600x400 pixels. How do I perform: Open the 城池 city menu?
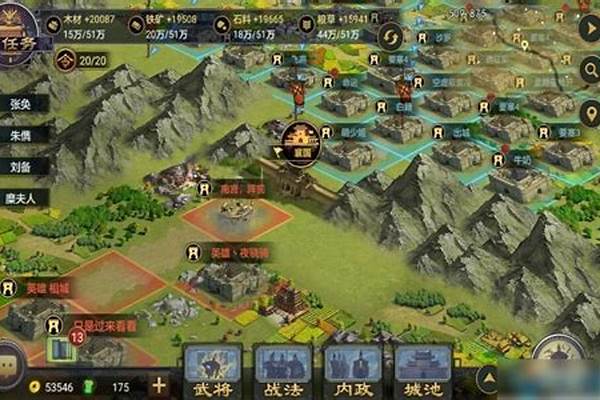click(424, 370)
